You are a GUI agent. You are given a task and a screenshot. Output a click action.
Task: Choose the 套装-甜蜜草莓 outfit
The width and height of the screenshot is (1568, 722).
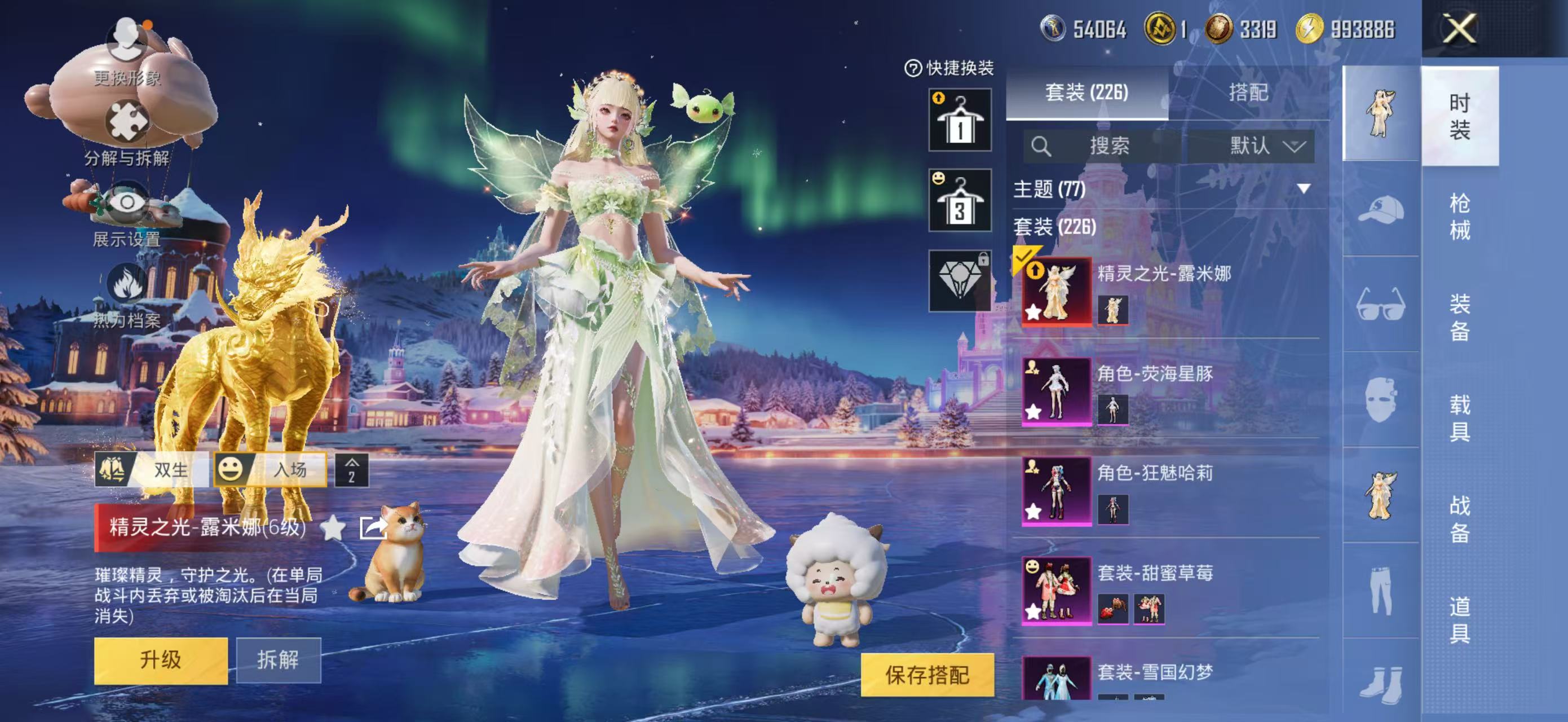coord(1056,591)
